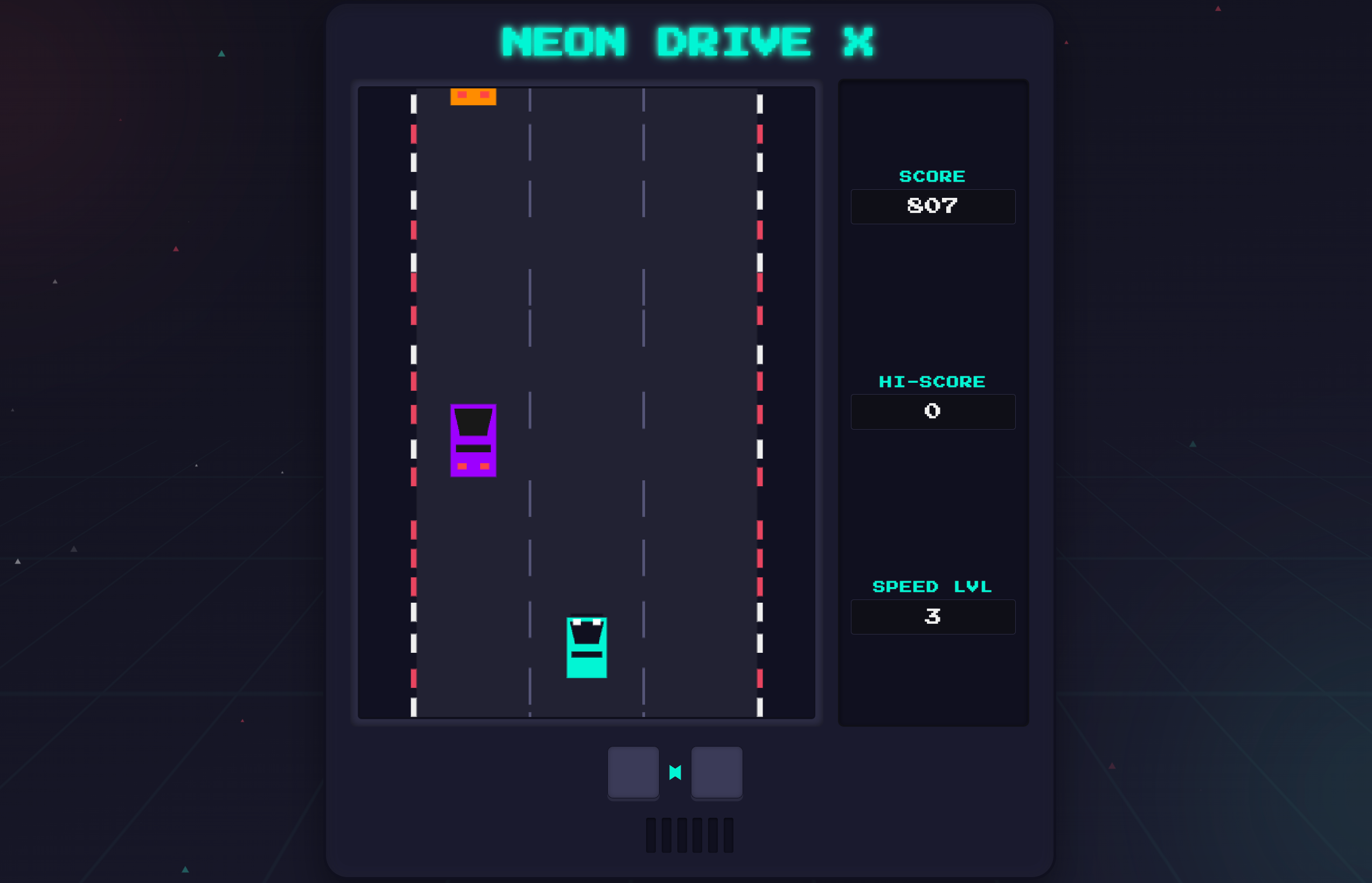Viewport: 1372px width, 883px height.
Task: Click the SPEED LVL label in the side panel
Action: click(932, 586)
